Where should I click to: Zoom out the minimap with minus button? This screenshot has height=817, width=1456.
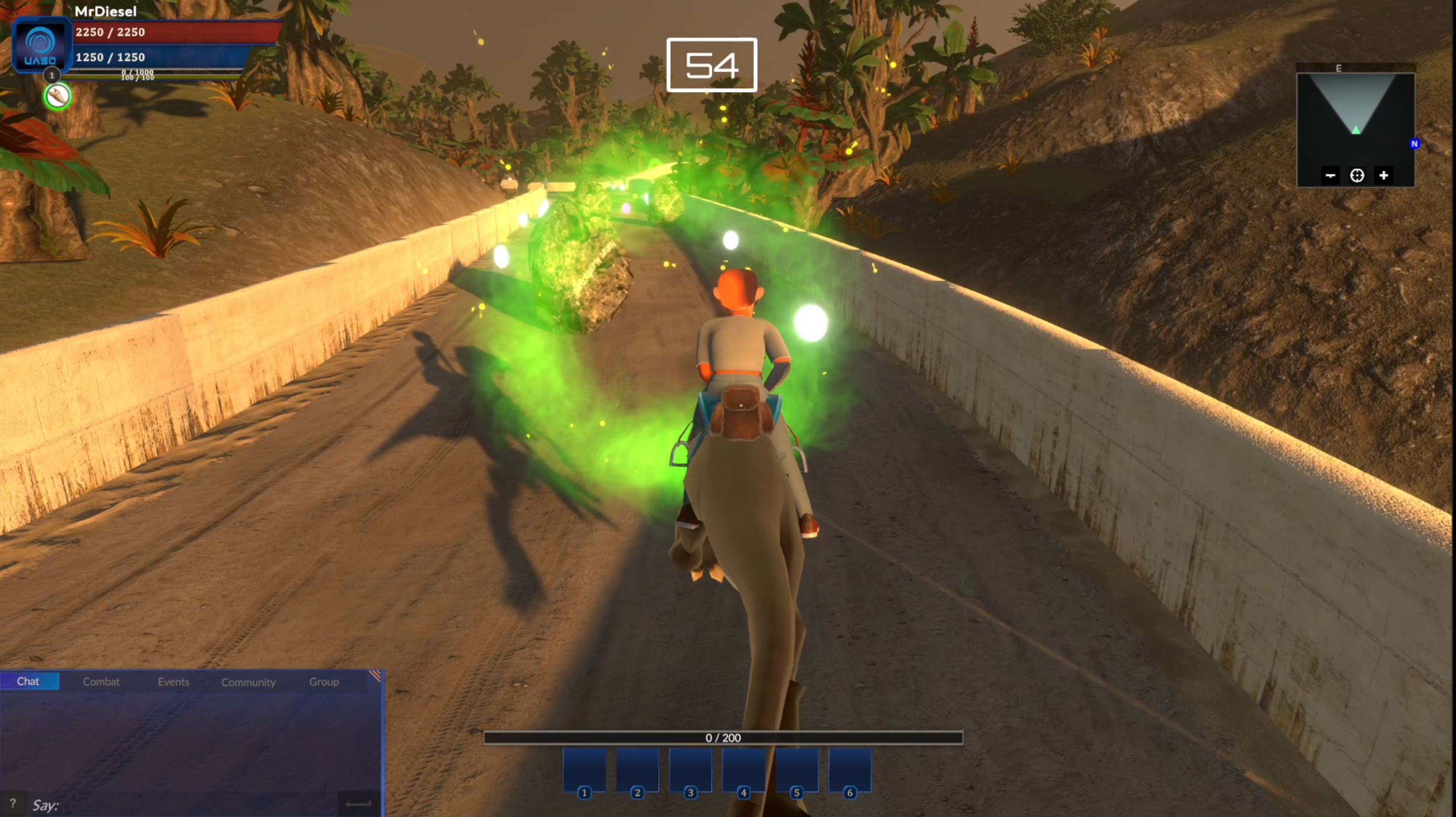point(1330,176)
